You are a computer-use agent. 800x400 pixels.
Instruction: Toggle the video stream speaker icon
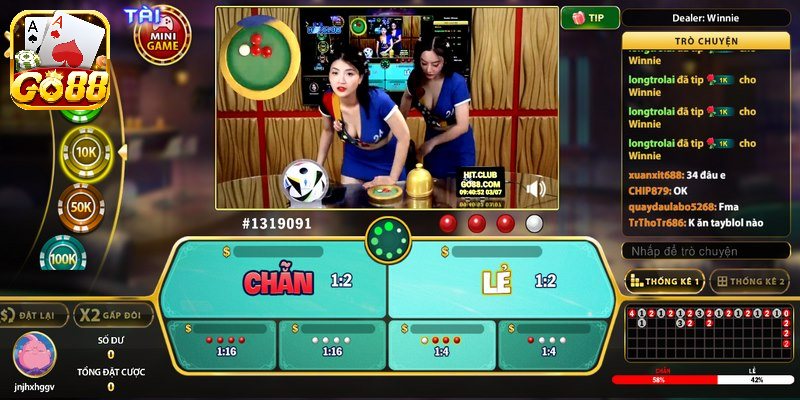(x=538, y=188)
